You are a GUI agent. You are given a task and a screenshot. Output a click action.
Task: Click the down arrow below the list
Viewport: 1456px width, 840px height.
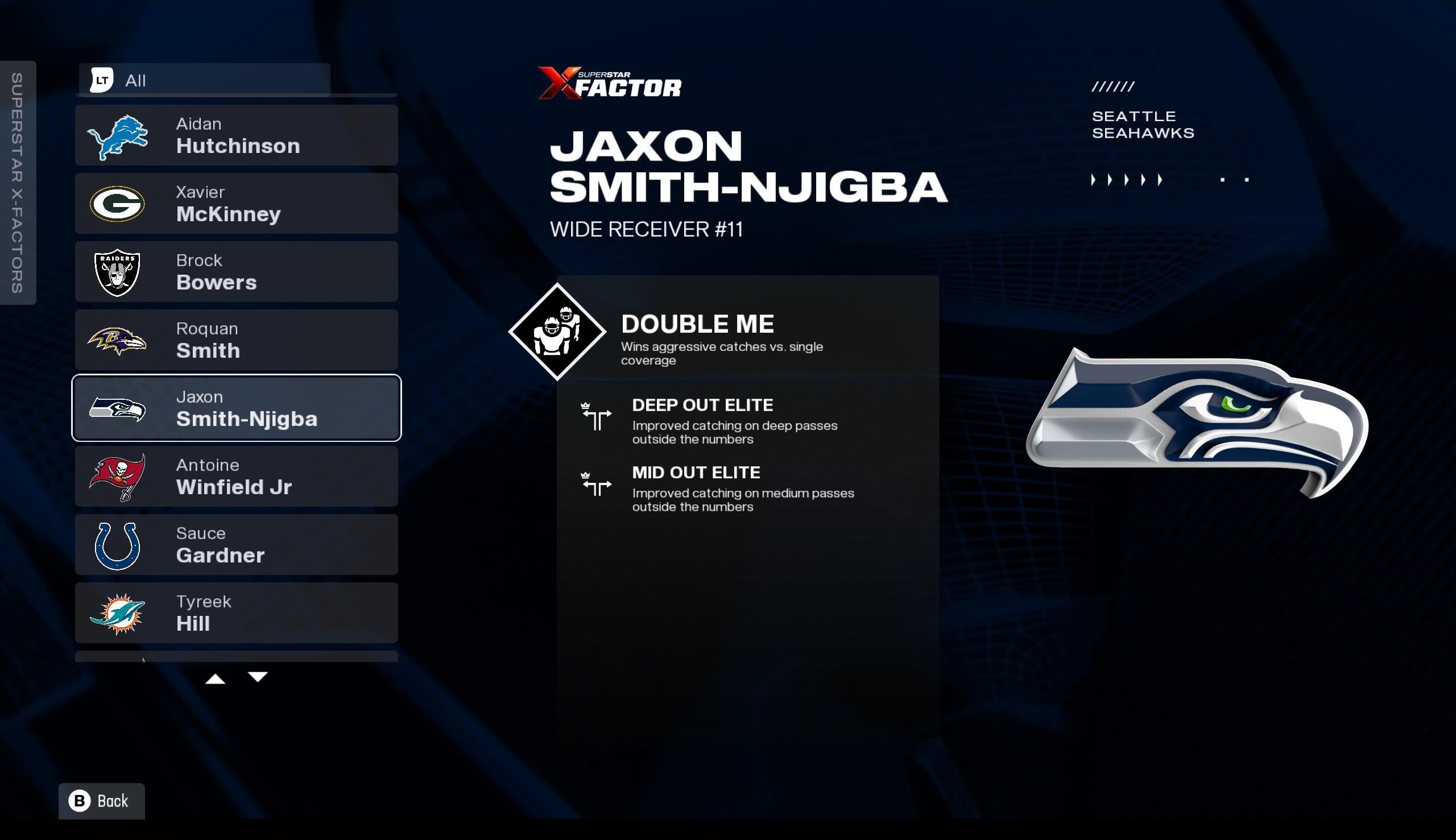click(258, 677)
